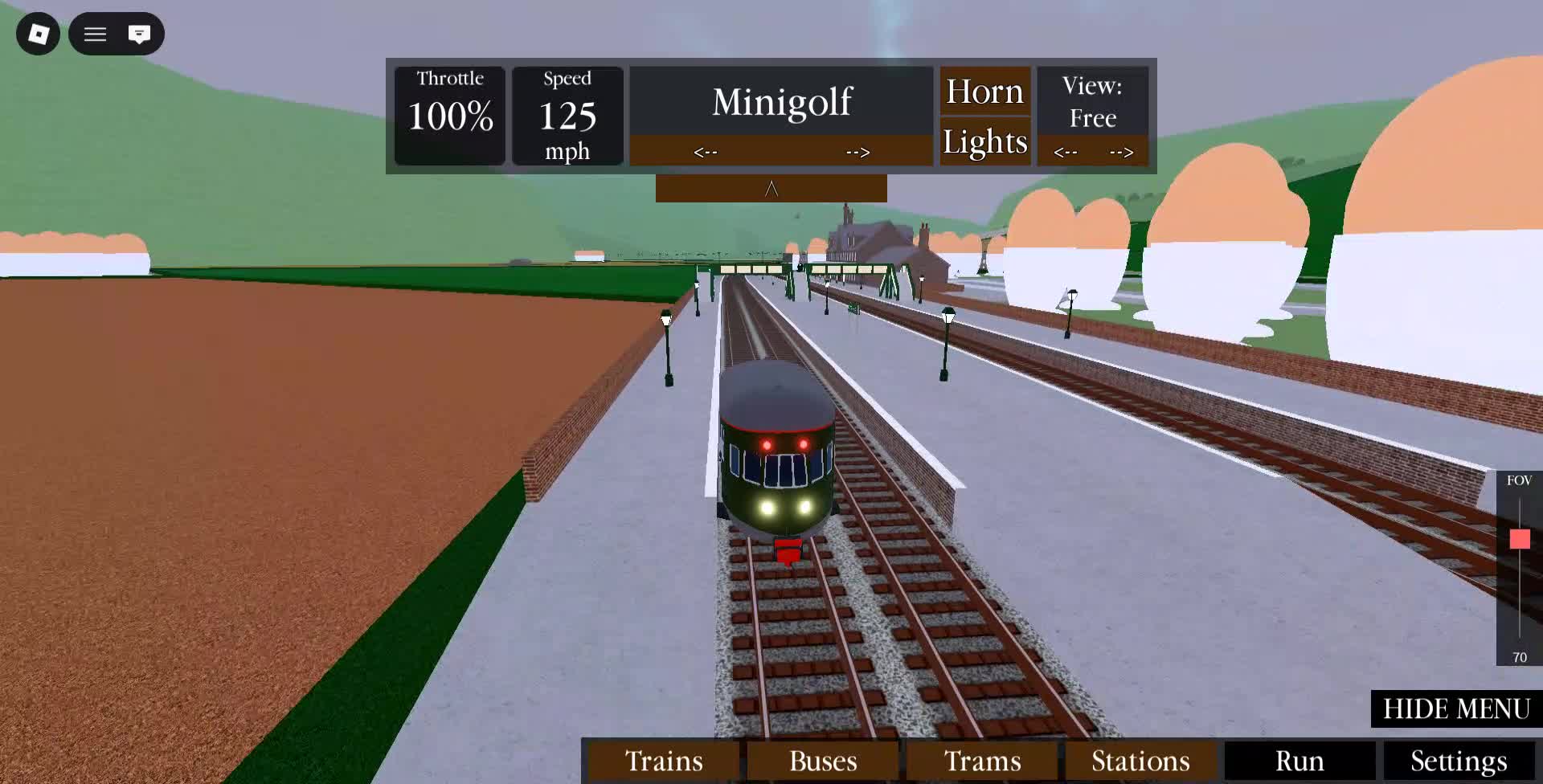1543x784 pixels.
Task: Toggle Lights off for the train
Action: pos(985,141)
